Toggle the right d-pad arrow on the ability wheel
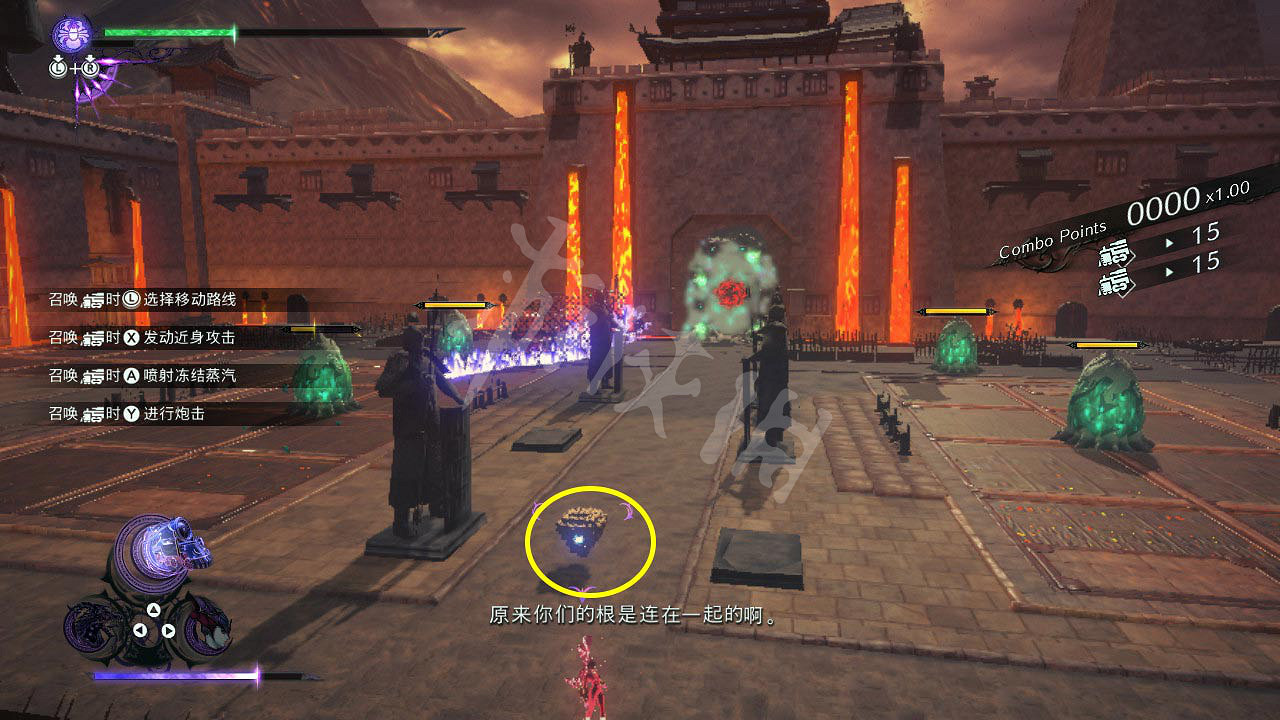 [167, 629]
